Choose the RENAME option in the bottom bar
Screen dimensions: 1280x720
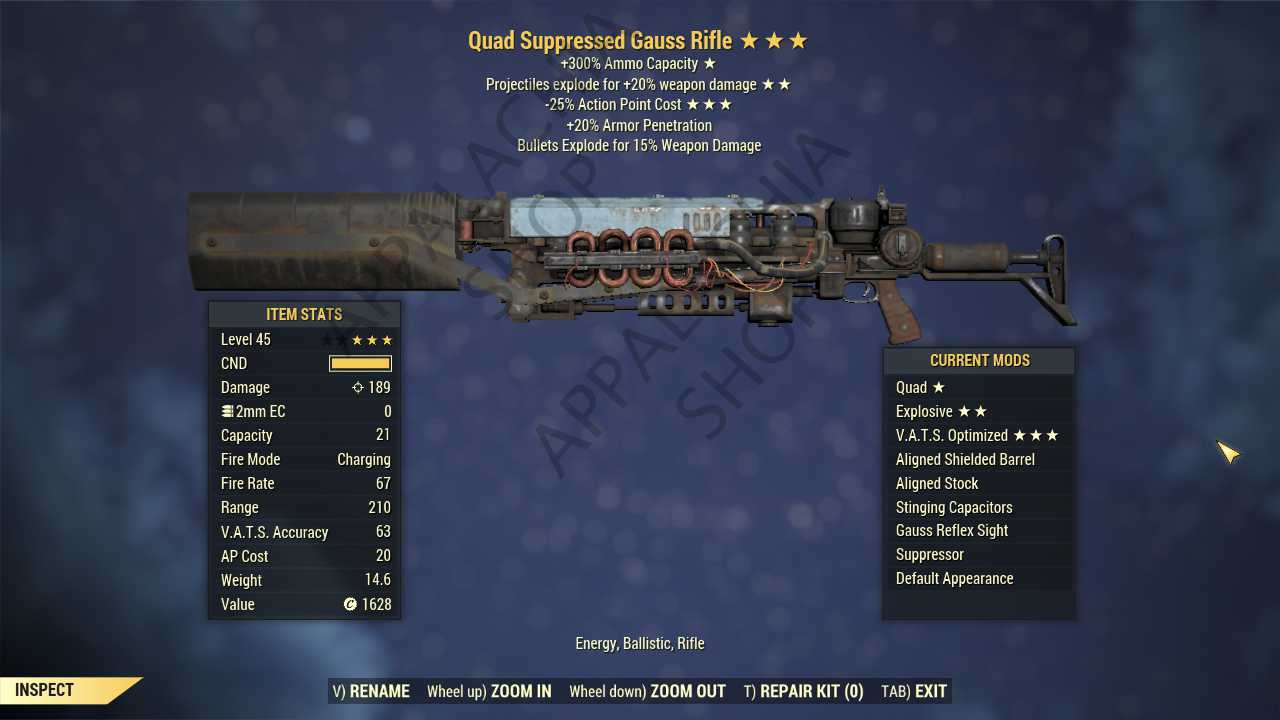pyautogui.click(x=372, y=691)
